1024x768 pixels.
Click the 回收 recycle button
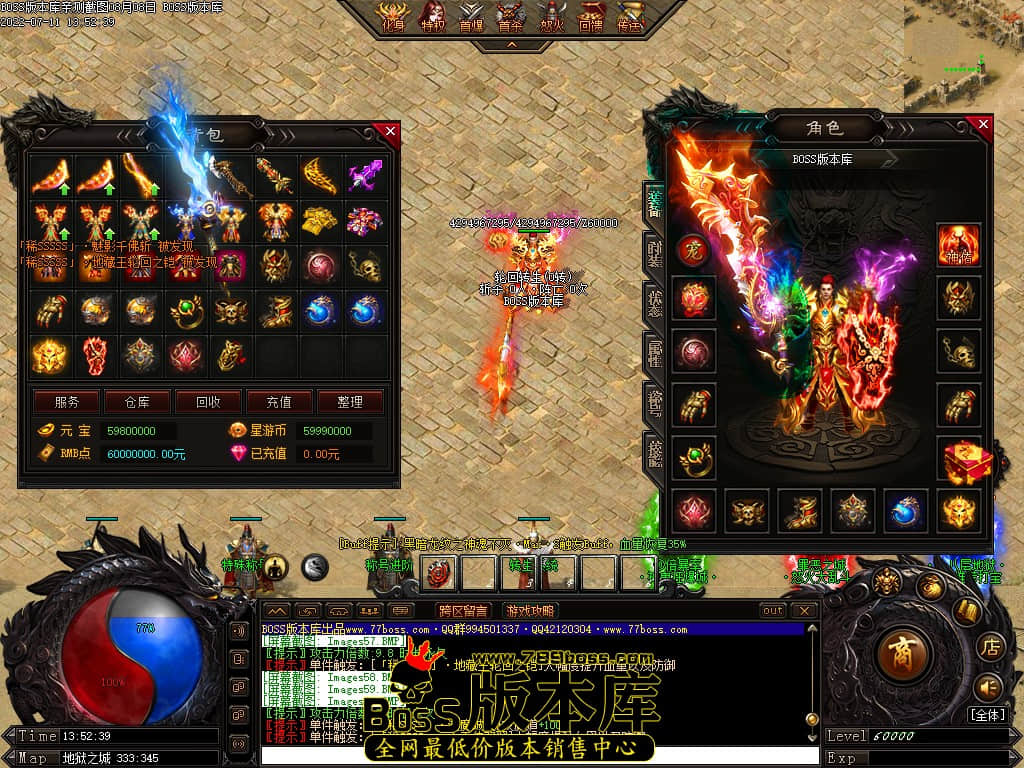[x=208, y=402]
